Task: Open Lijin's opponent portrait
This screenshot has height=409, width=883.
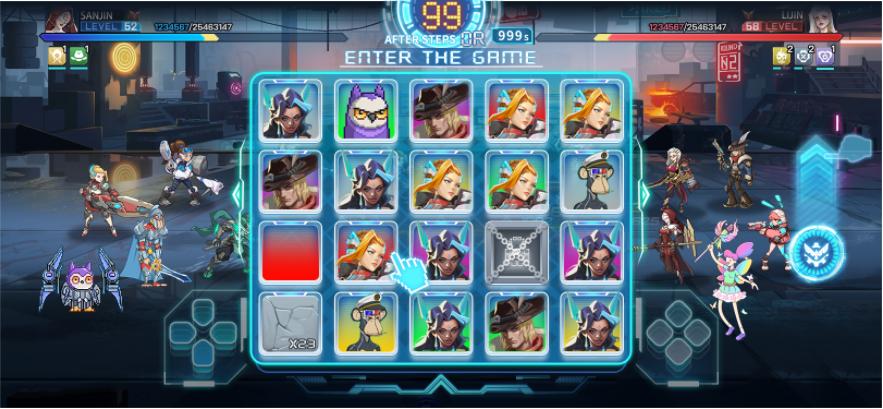Action: tap(823, 19)
